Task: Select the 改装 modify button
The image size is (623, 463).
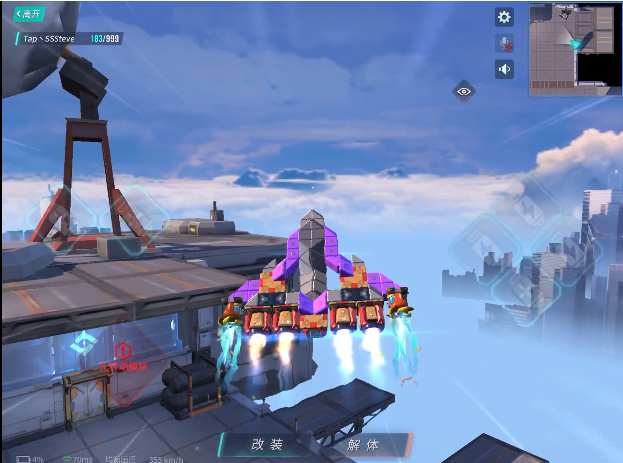Action: pyautogui.click(x=267, y=445)
